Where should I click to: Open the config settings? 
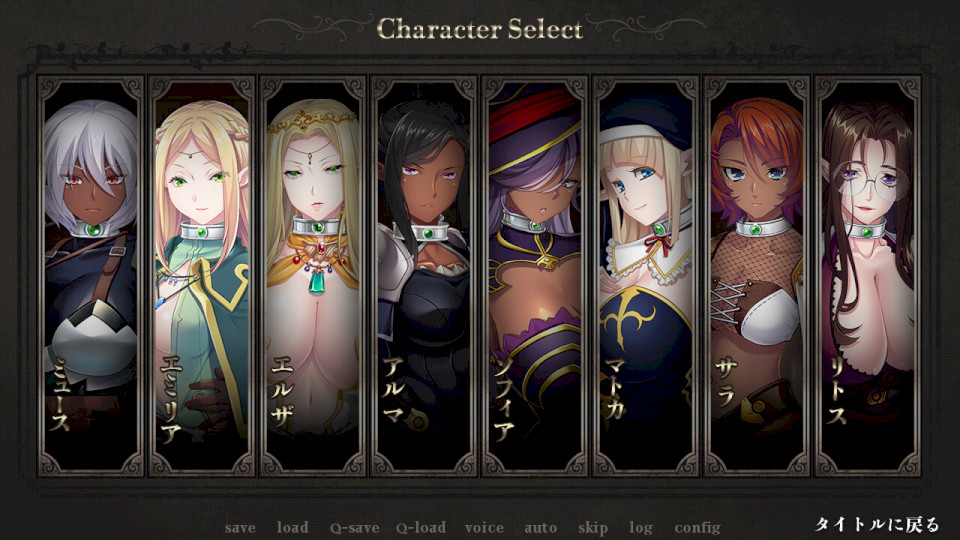coord(697,528)
